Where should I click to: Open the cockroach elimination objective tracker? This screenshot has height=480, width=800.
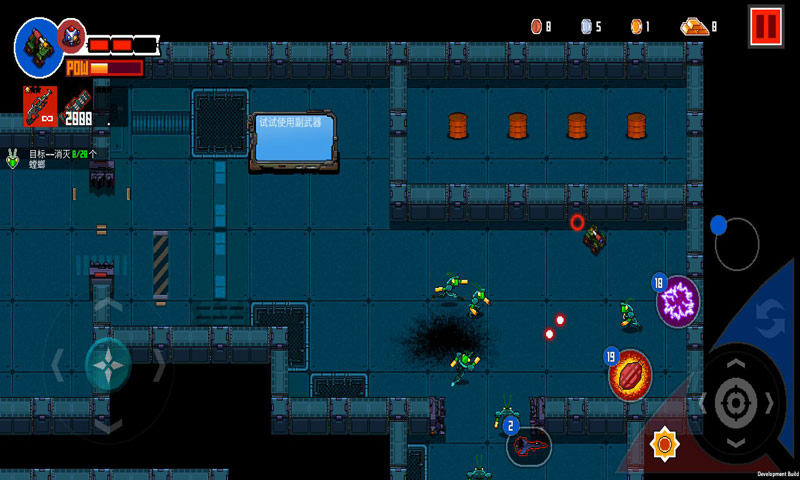52,158
